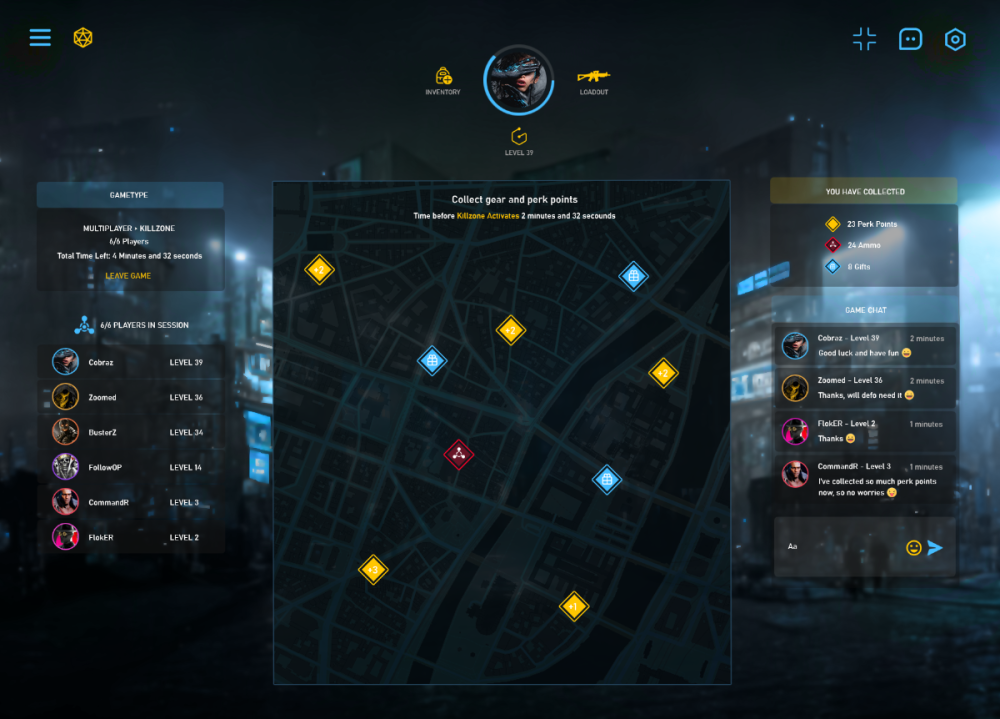
Task: Open the hamburger menu
Action: coord(40,38)
